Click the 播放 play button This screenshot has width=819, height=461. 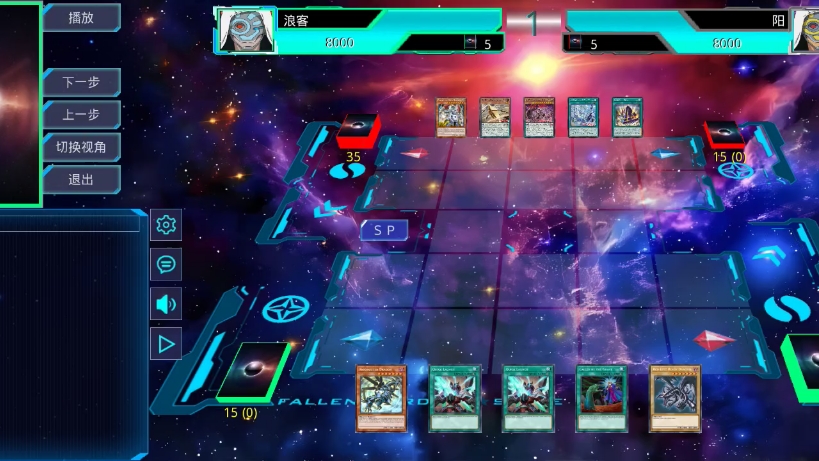pyautogui.click(x=81, y=17)
